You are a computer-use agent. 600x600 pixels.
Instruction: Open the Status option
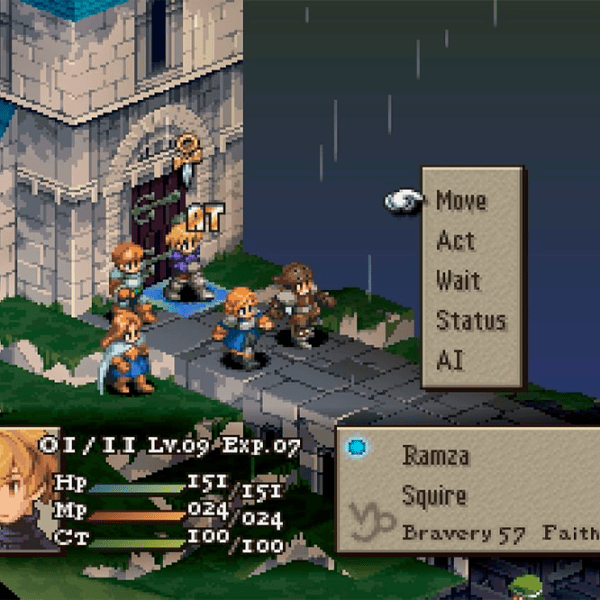(470, 321)
